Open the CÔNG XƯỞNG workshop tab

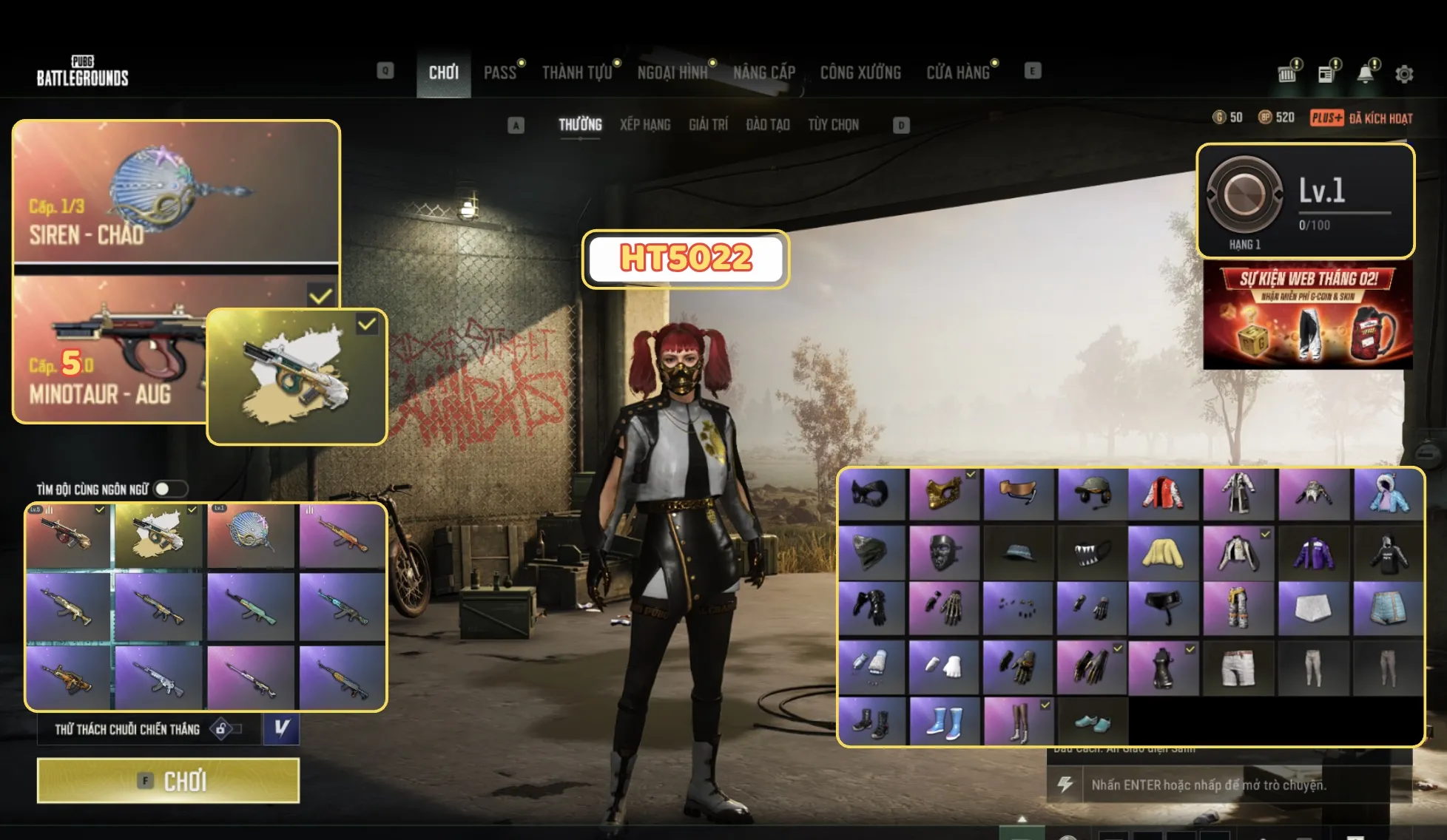(860, 72)
